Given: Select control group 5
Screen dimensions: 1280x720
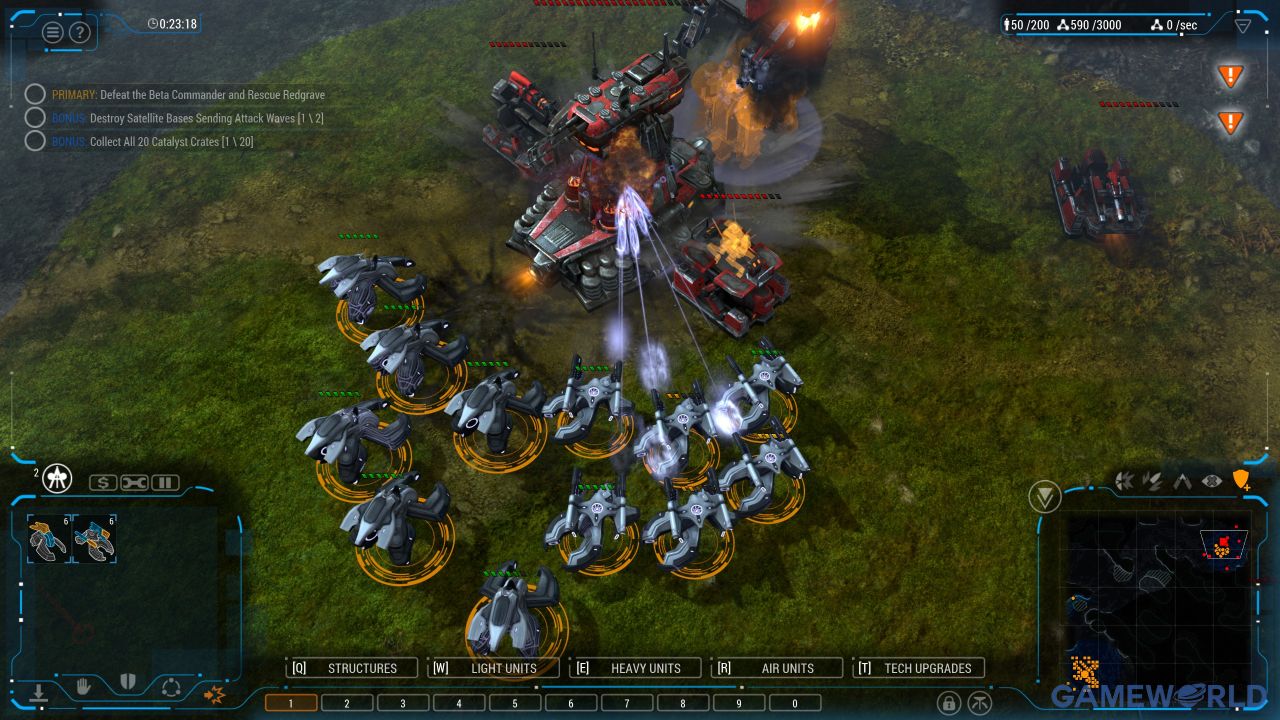Looking at the screenshot, I should (515, 703).
